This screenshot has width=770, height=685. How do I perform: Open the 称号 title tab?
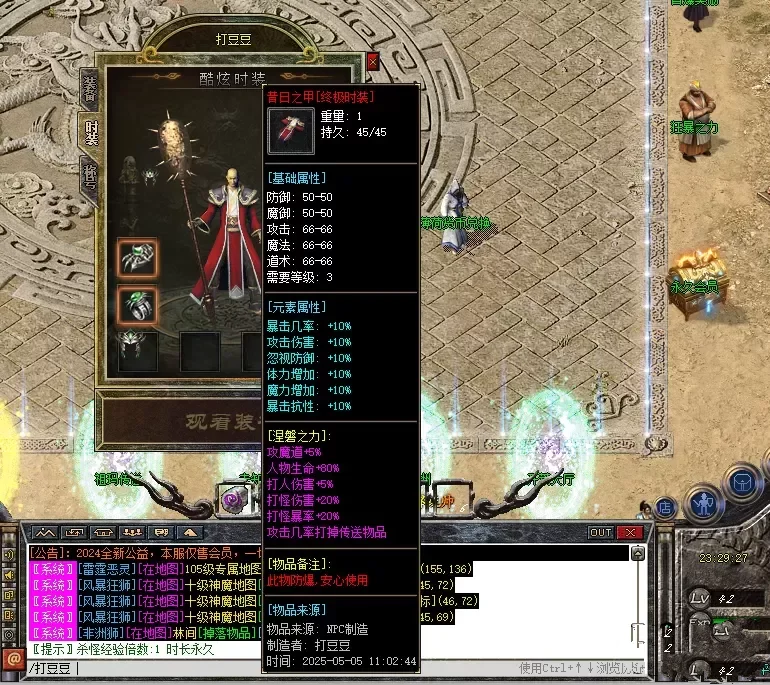[88, 173]
